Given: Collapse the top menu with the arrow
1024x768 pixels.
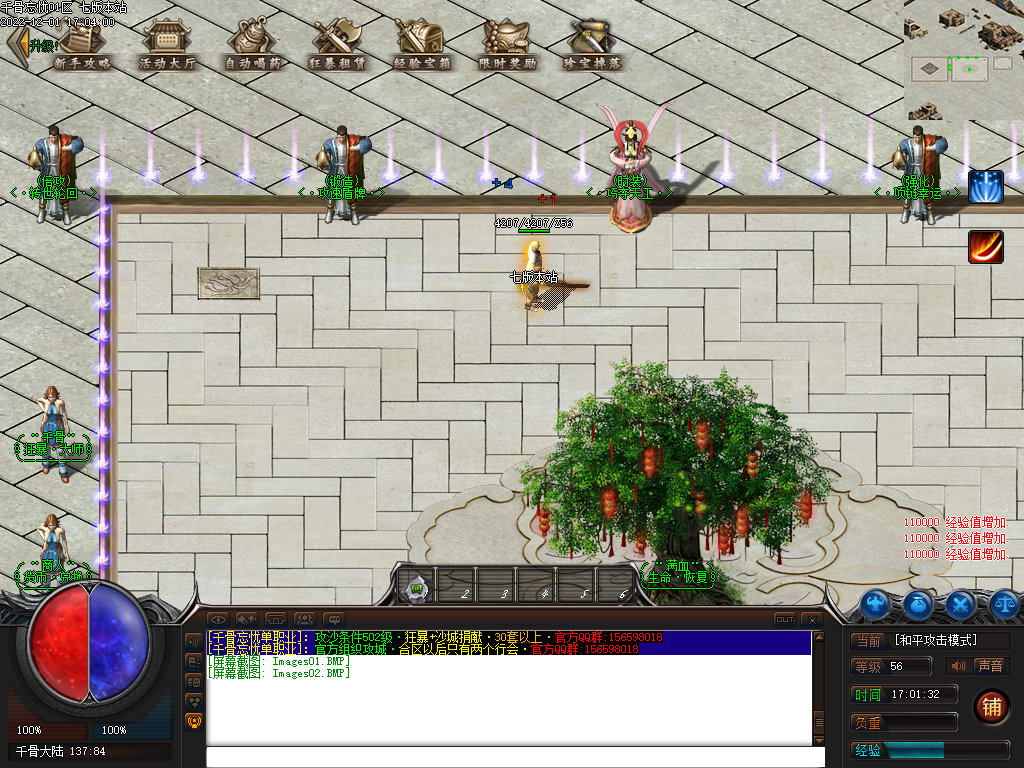Looking at the screenshot, I should 17,43.
